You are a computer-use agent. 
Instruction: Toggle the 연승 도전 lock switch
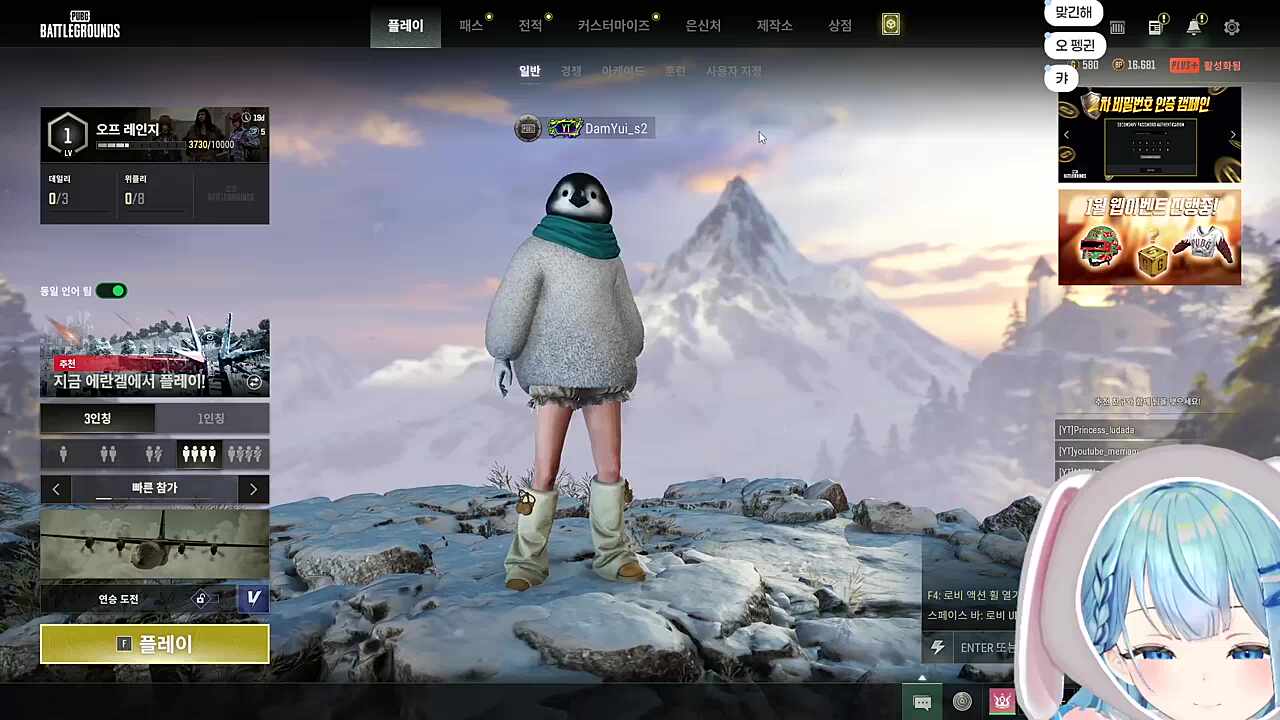pos(201,597)
